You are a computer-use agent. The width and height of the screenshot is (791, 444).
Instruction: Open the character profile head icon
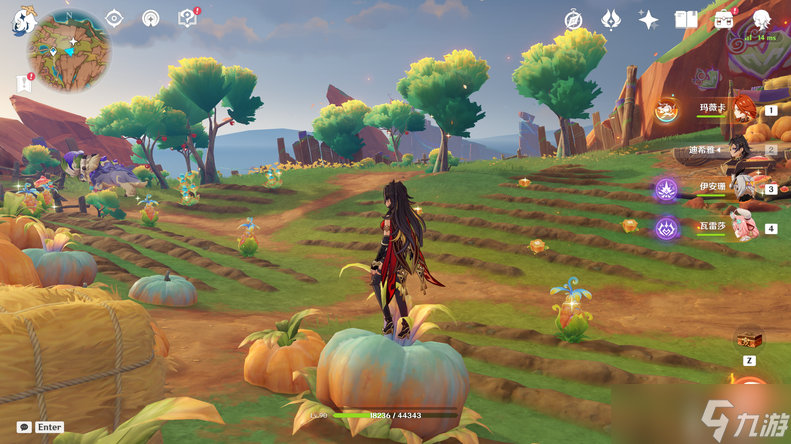point(762,20)
